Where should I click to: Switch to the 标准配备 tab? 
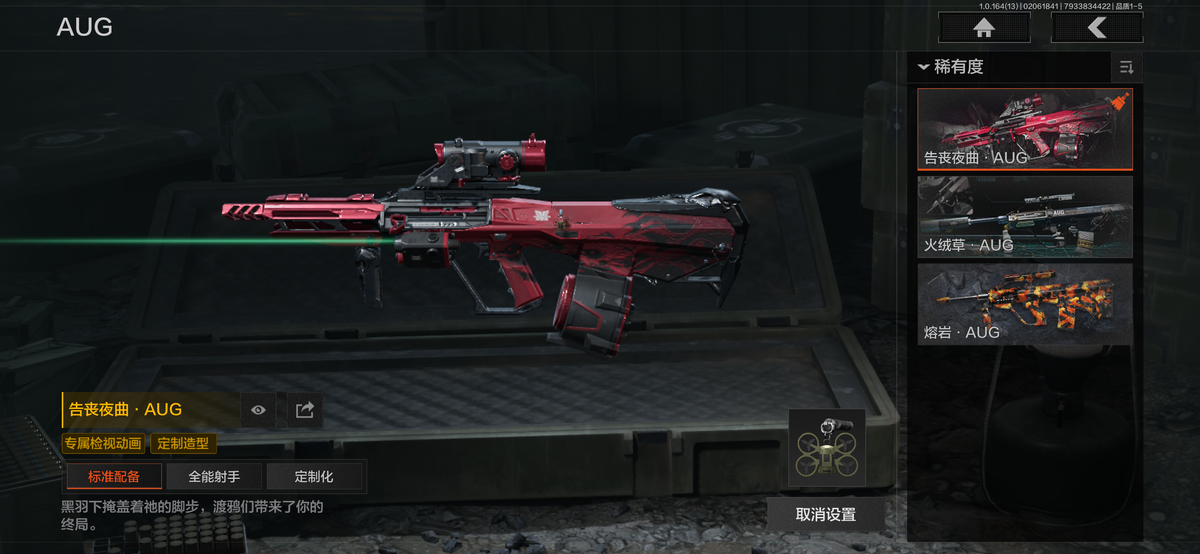113,477
